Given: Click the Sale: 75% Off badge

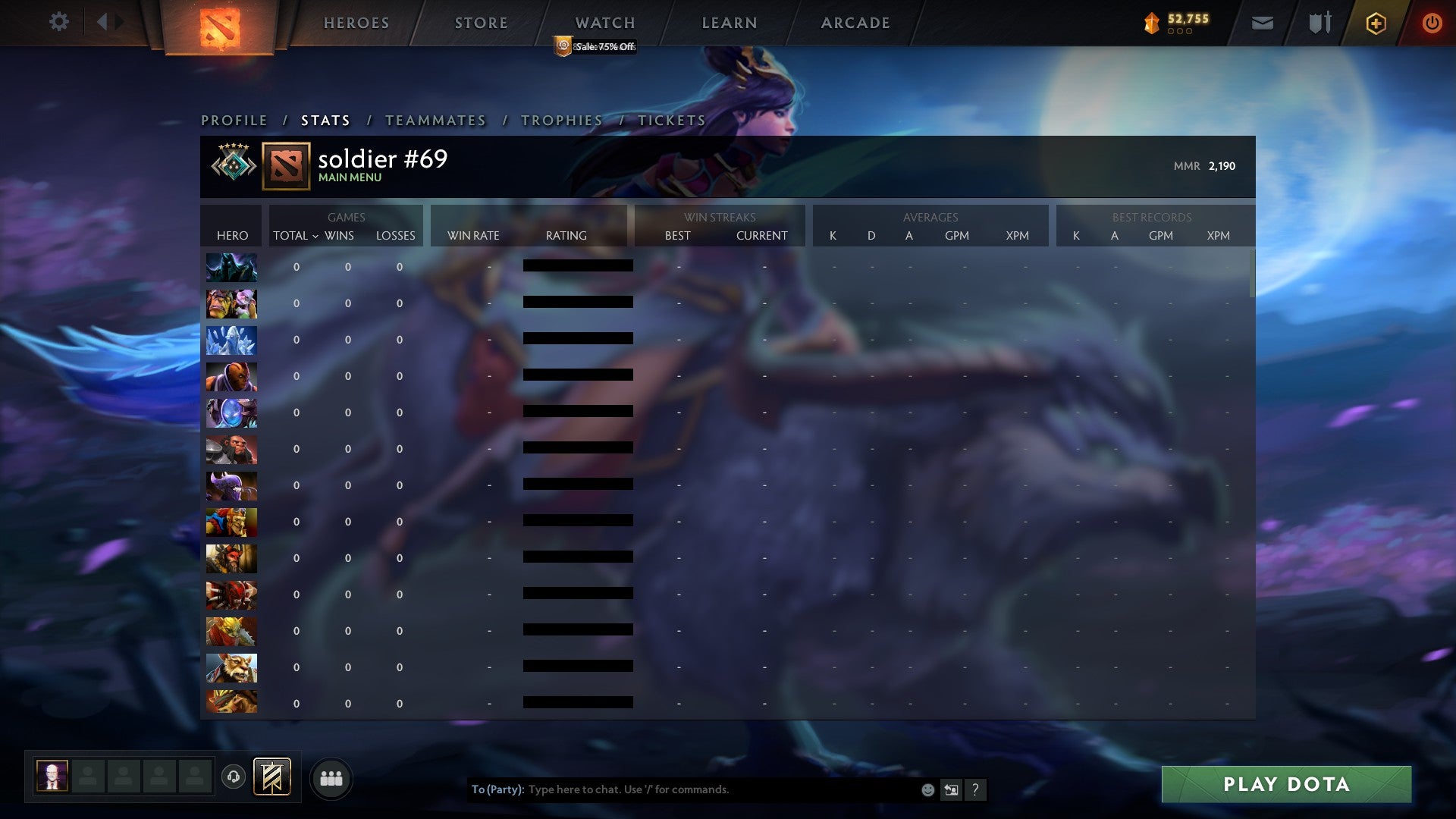Looking at the screenshot, I should [x=595, y=47].
